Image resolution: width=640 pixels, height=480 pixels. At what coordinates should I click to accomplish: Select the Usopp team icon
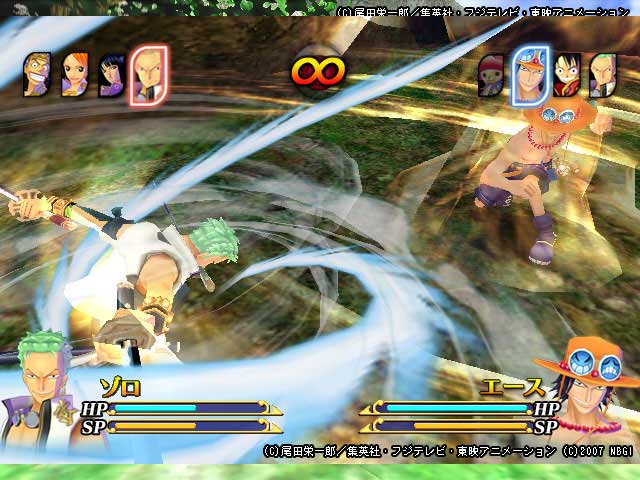(37, 73)
